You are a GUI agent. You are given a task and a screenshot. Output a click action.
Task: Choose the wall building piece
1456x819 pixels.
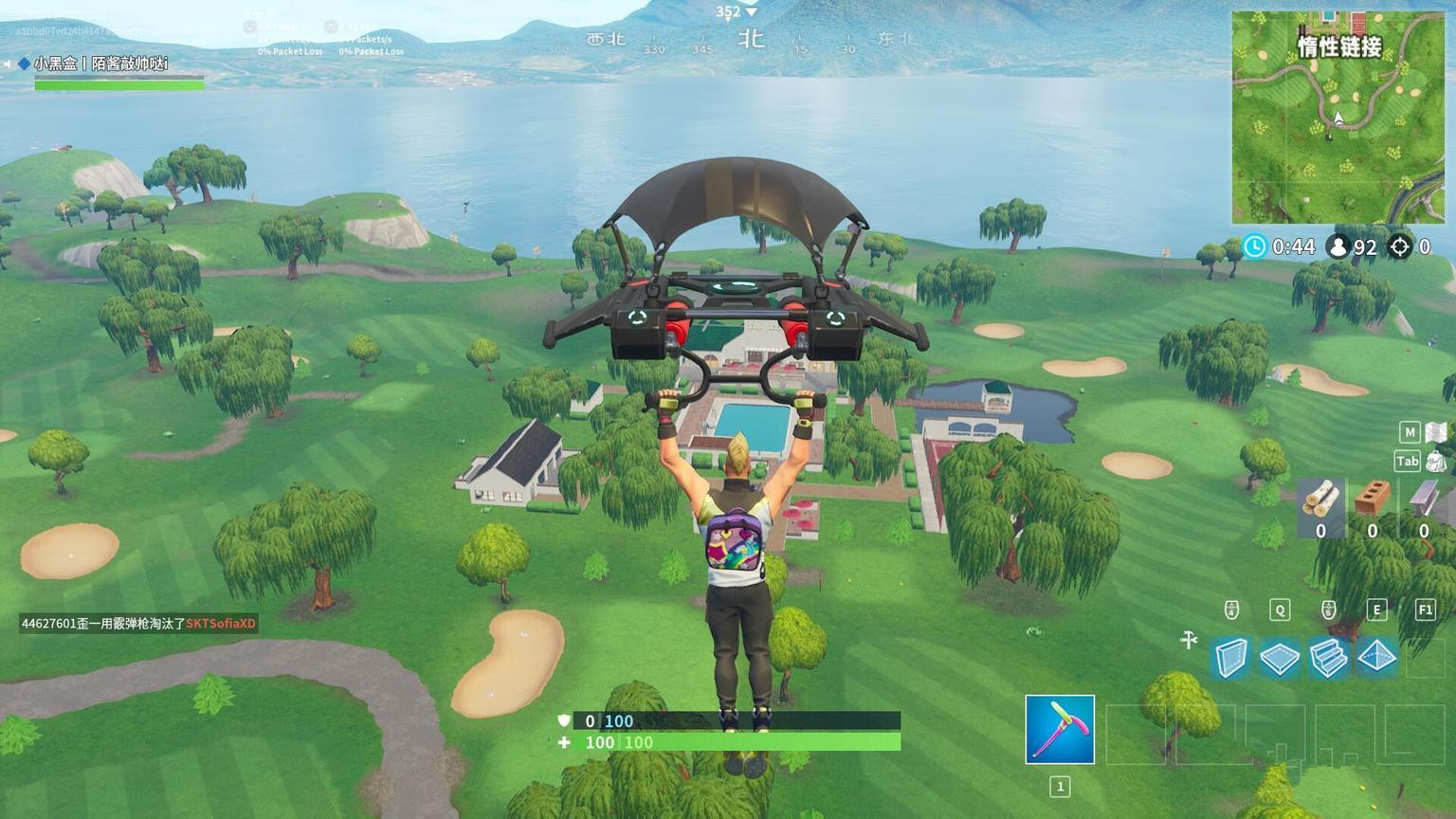click(1231, 657)
